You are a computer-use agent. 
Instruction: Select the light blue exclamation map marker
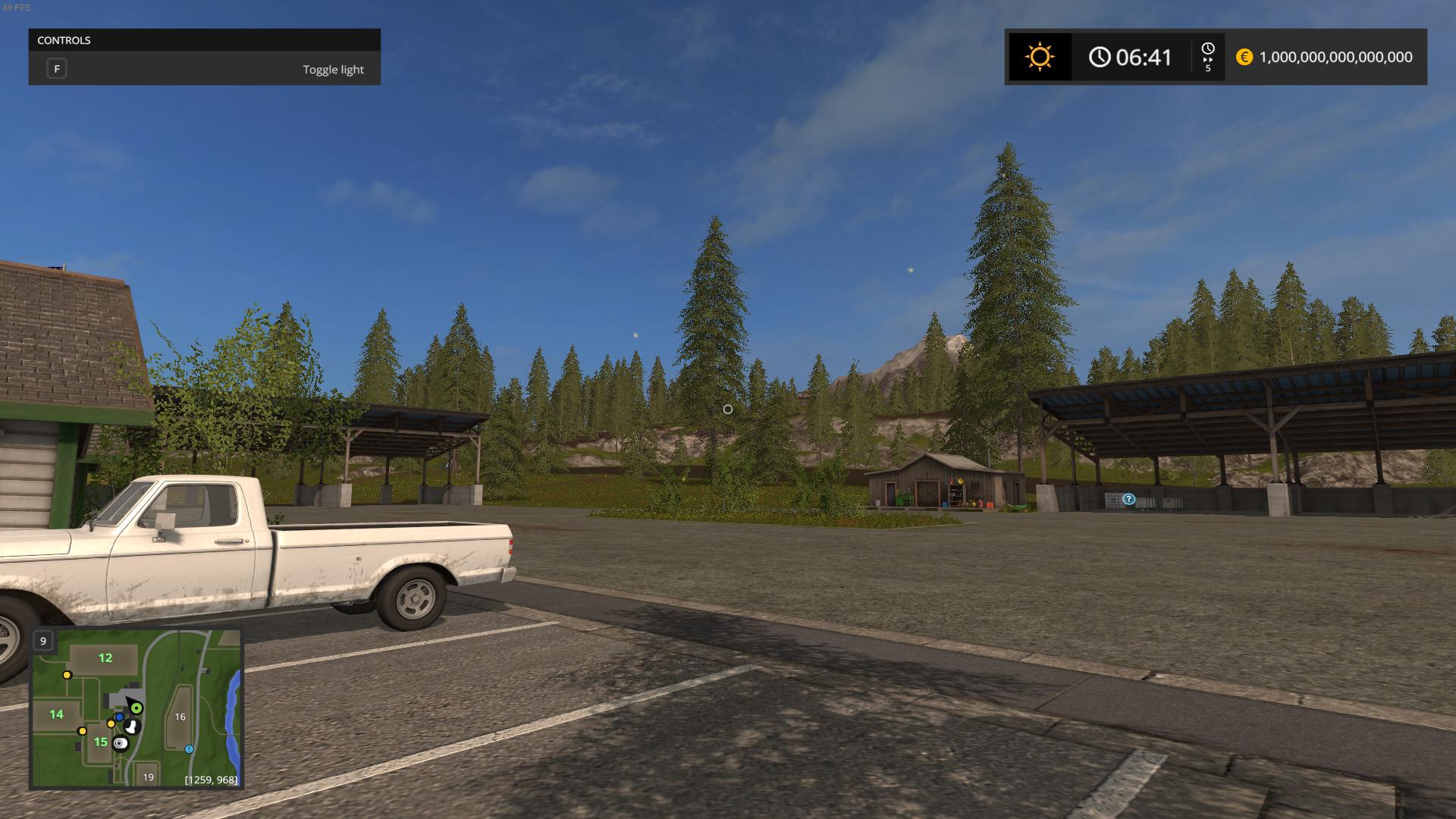point(189,749)
